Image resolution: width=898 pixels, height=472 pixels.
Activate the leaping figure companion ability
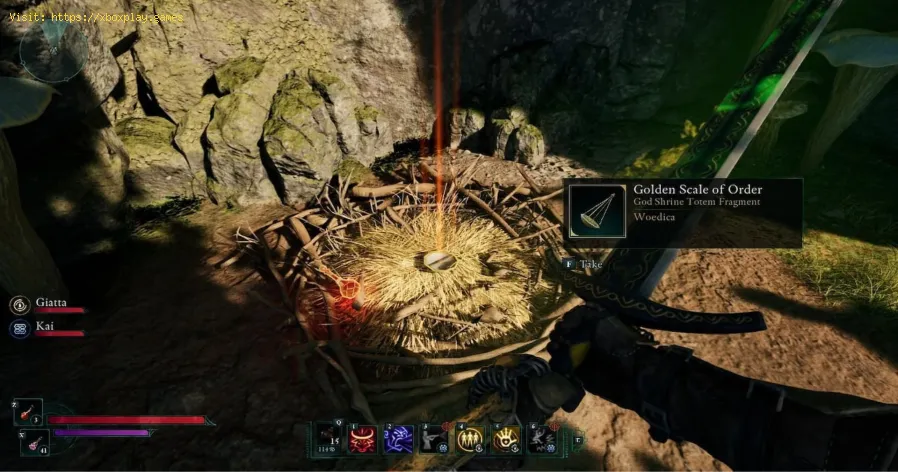[540, 438]
